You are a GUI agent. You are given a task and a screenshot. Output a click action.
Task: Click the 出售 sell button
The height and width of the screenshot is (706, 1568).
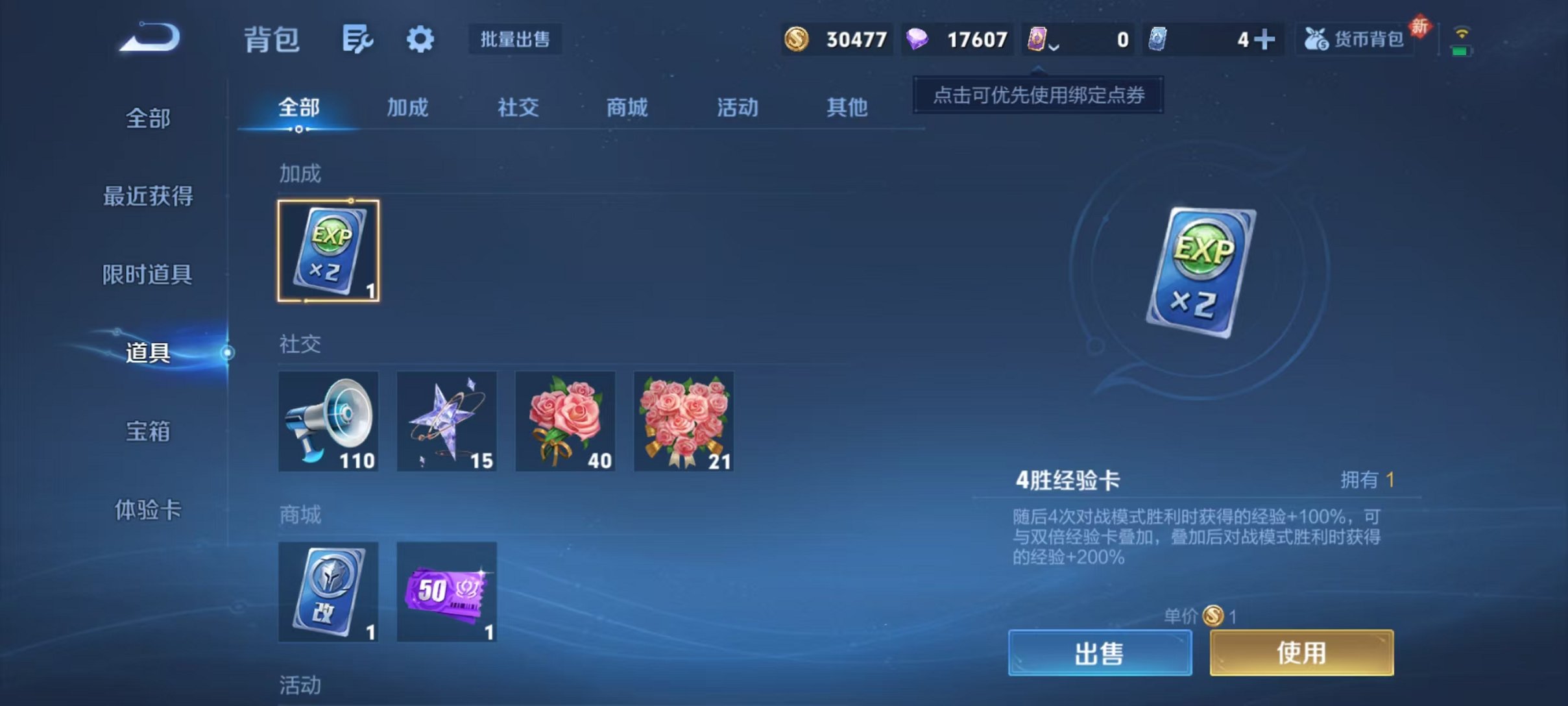coord(1101,652)
